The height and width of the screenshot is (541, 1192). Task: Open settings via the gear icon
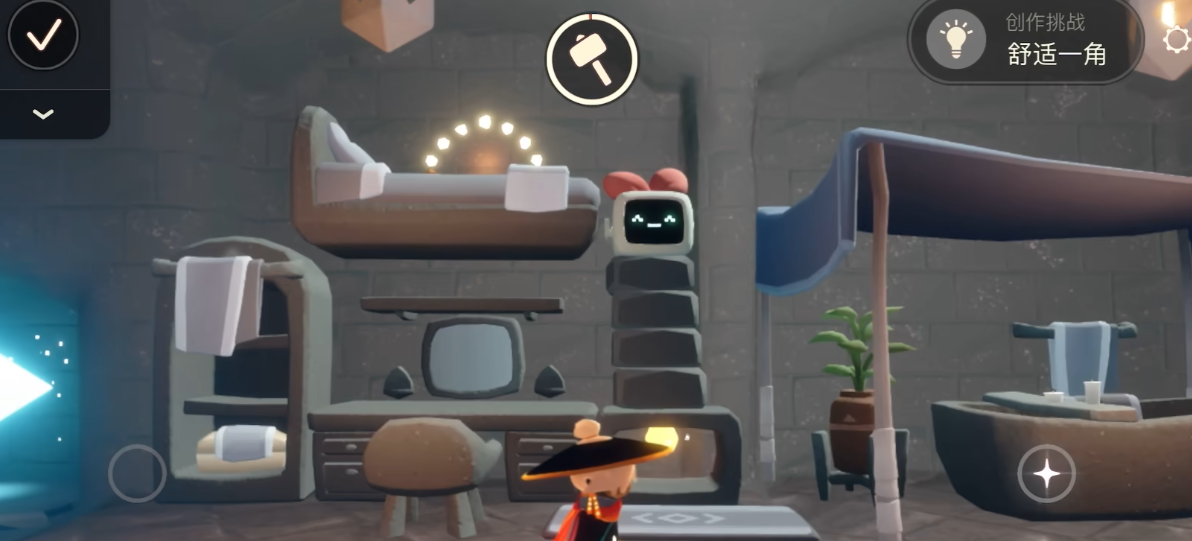click(x=1177, y=39)
